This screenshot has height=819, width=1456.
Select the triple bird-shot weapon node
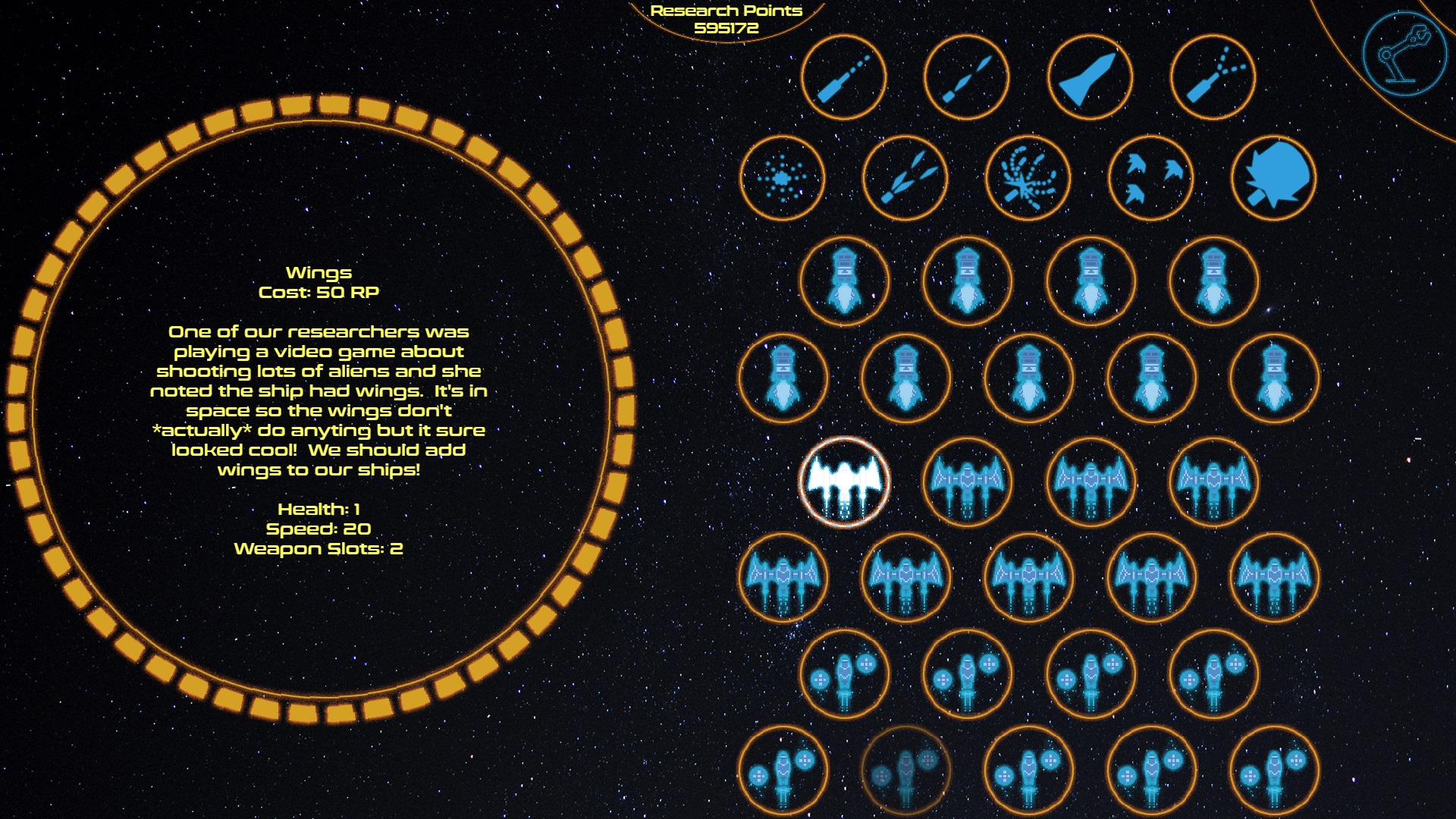(1152, 178)
